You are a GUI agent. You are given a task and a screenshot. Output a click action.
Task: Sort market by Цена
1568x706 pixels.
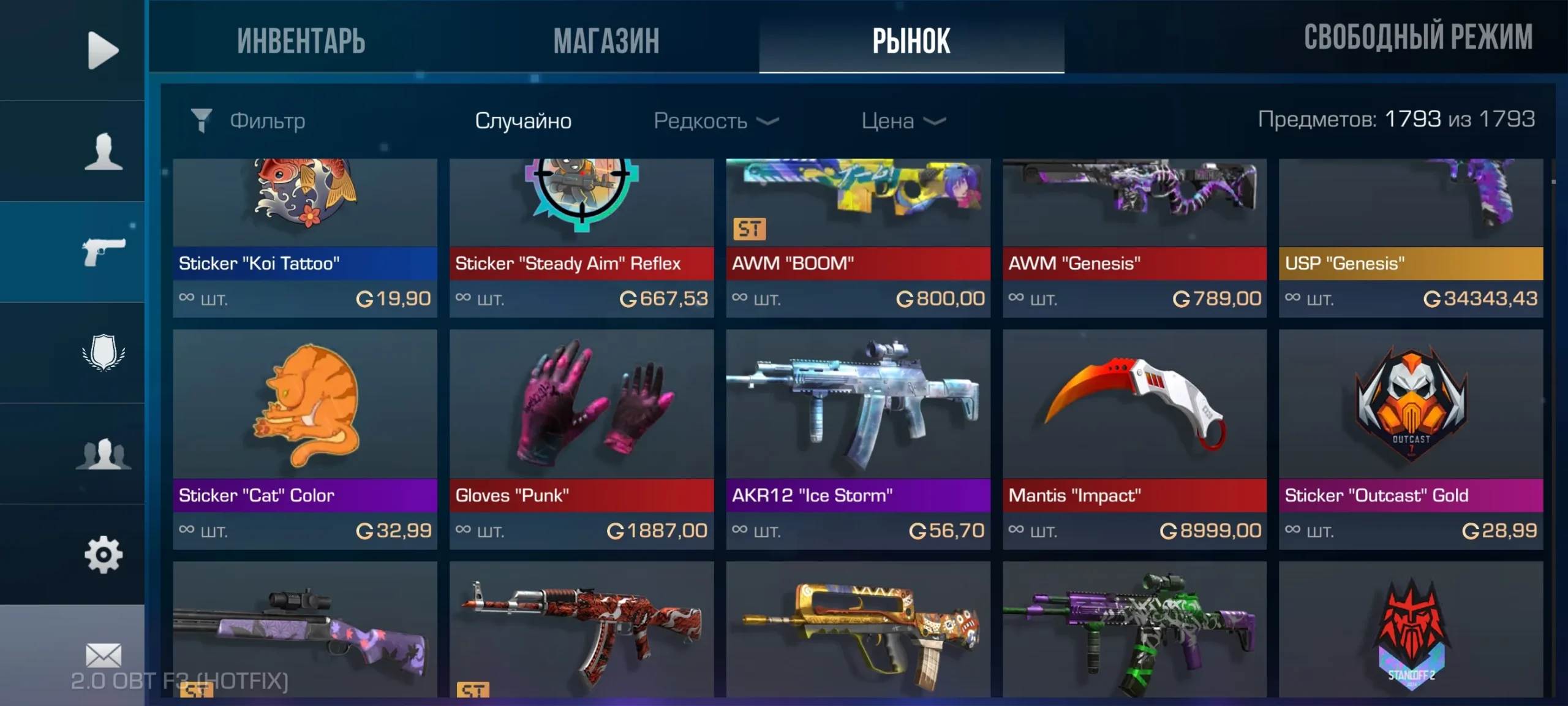pos(903,121)
